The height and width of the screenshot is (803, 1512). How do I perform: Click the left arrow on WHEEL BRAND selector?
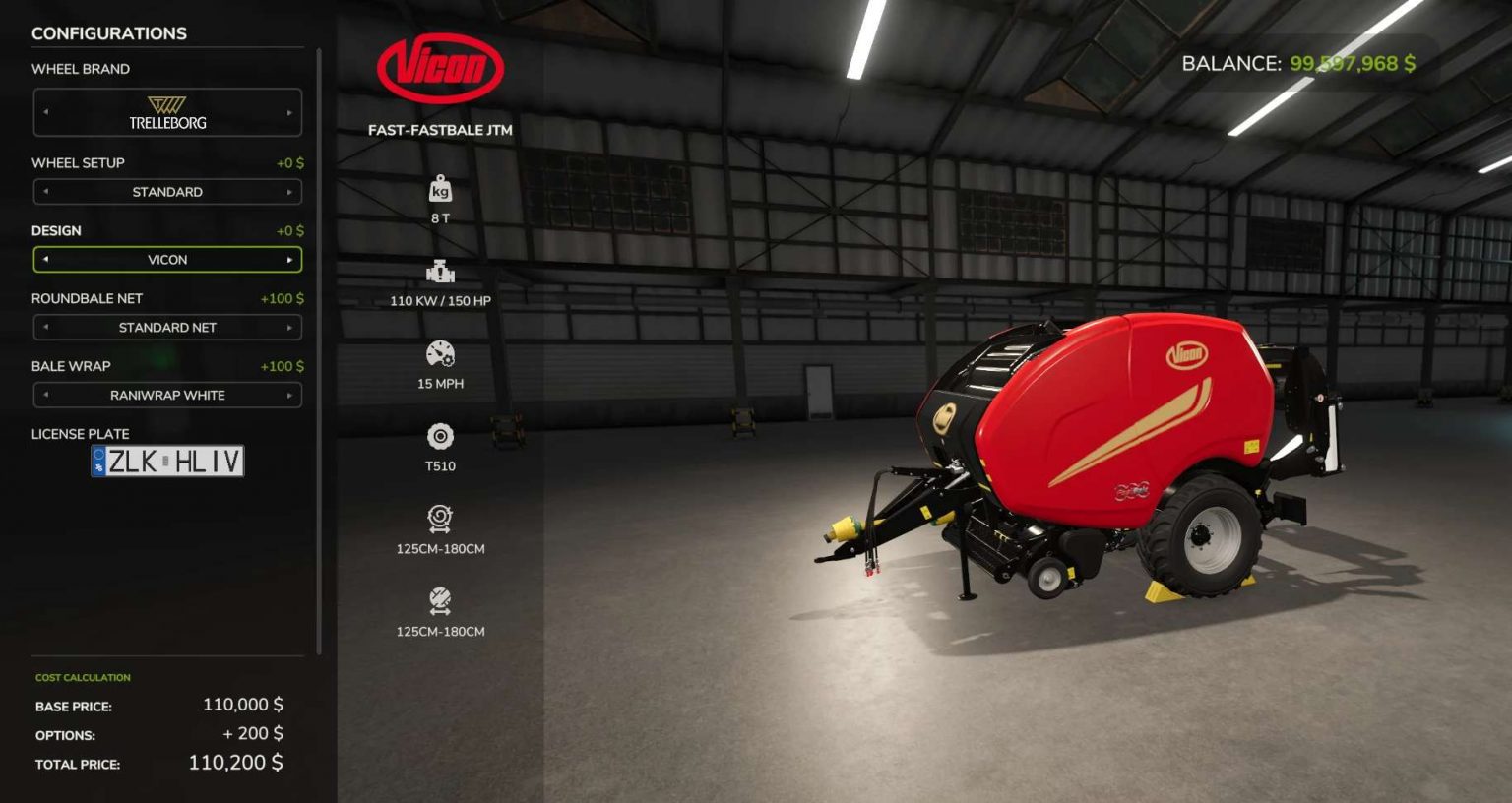tap(45, 111)
